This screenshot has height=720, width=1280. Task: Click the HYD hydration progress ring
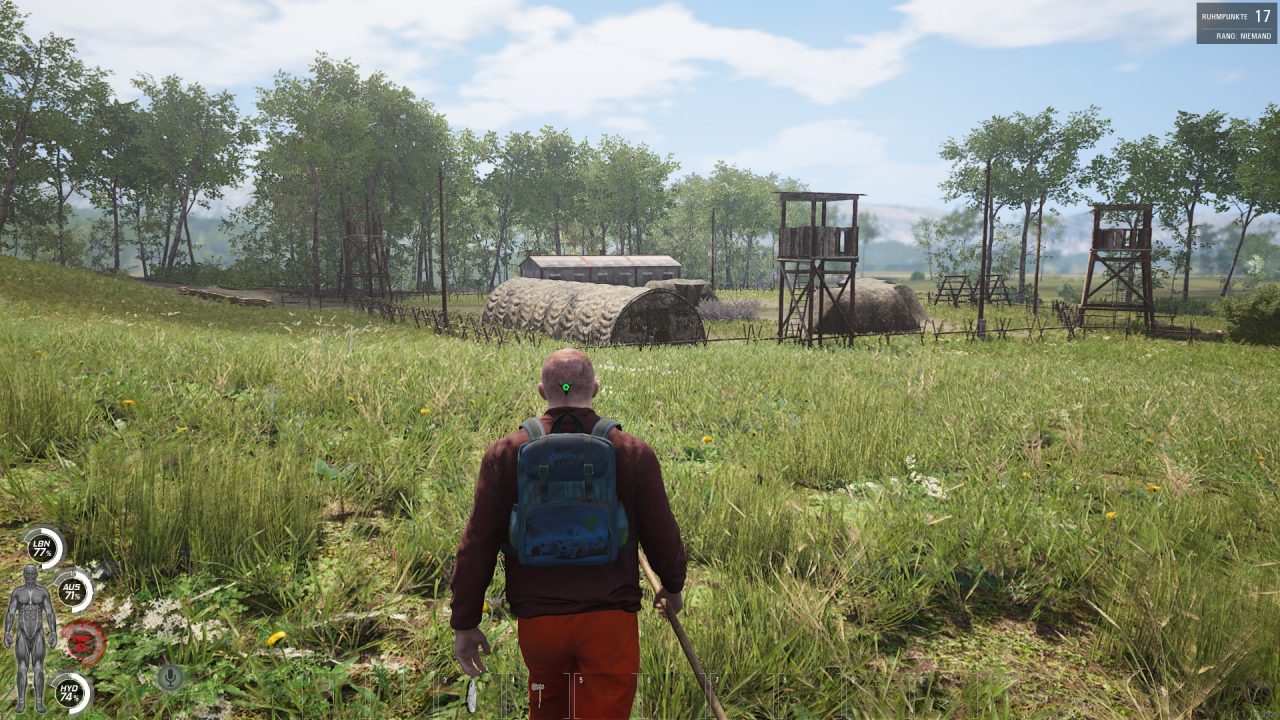(71, 691)
